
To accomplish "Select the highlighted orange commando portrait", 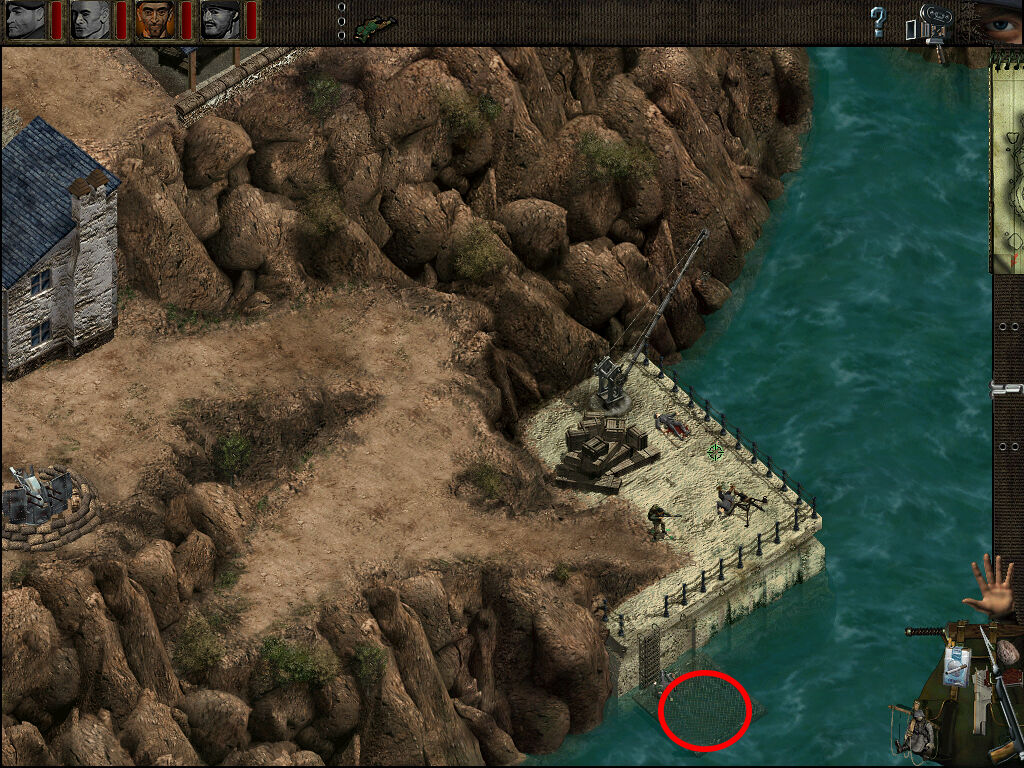I will [x=155, y=19].
